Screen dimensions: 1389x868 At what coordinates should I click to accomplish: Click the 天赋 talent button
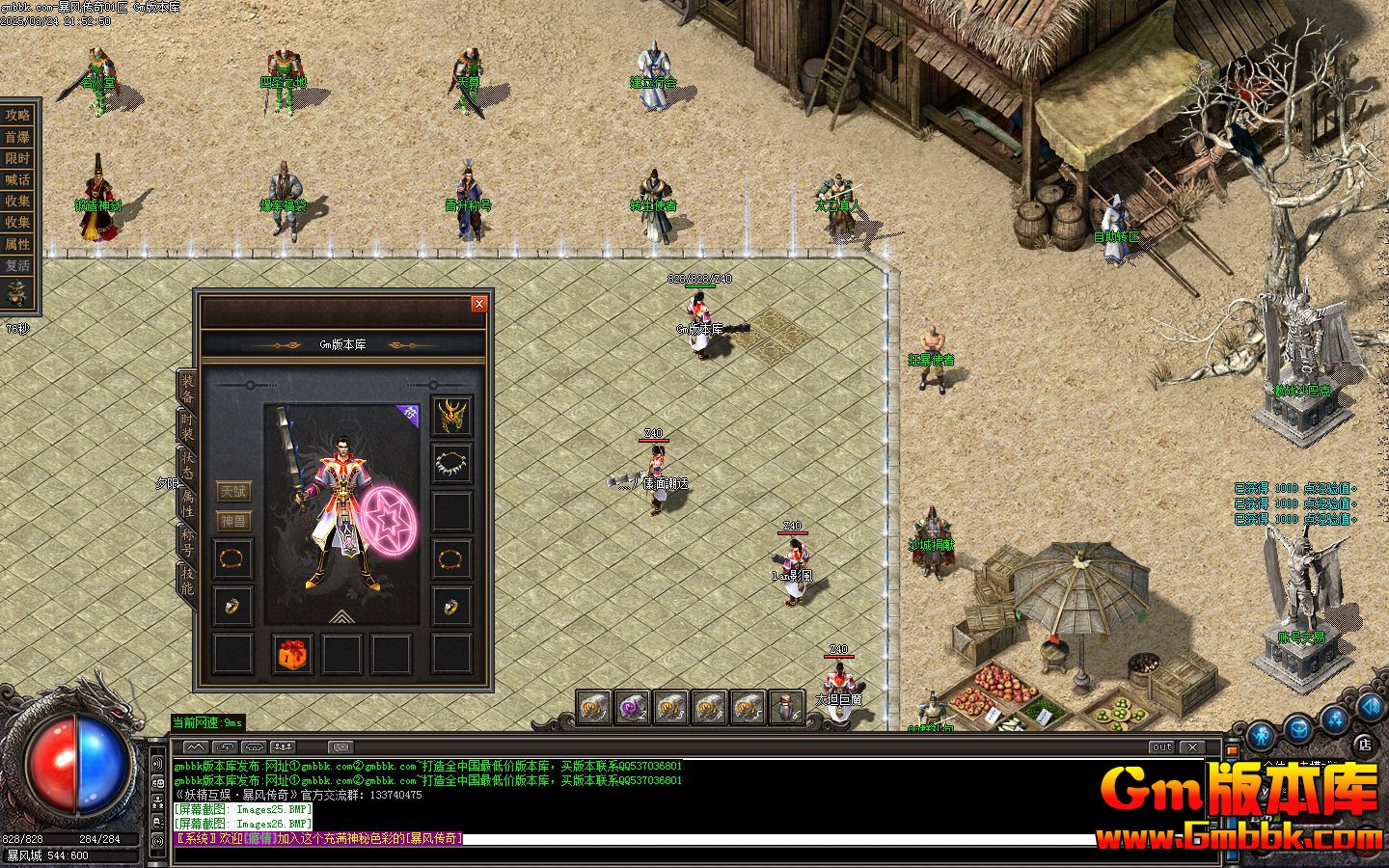pos(233,492)
